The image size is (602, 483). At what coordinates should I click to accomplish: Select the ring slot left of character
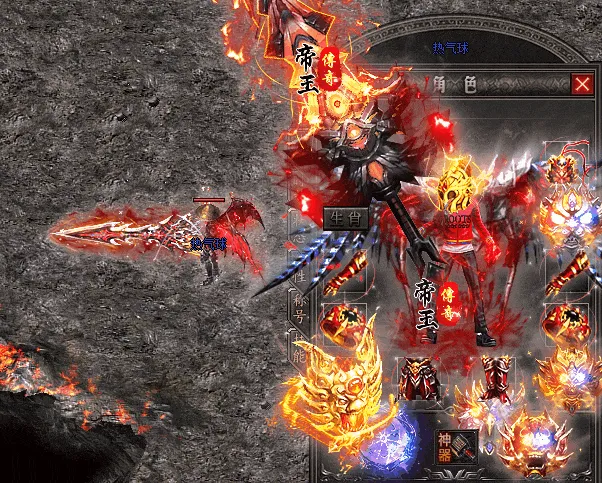(343, 324)
